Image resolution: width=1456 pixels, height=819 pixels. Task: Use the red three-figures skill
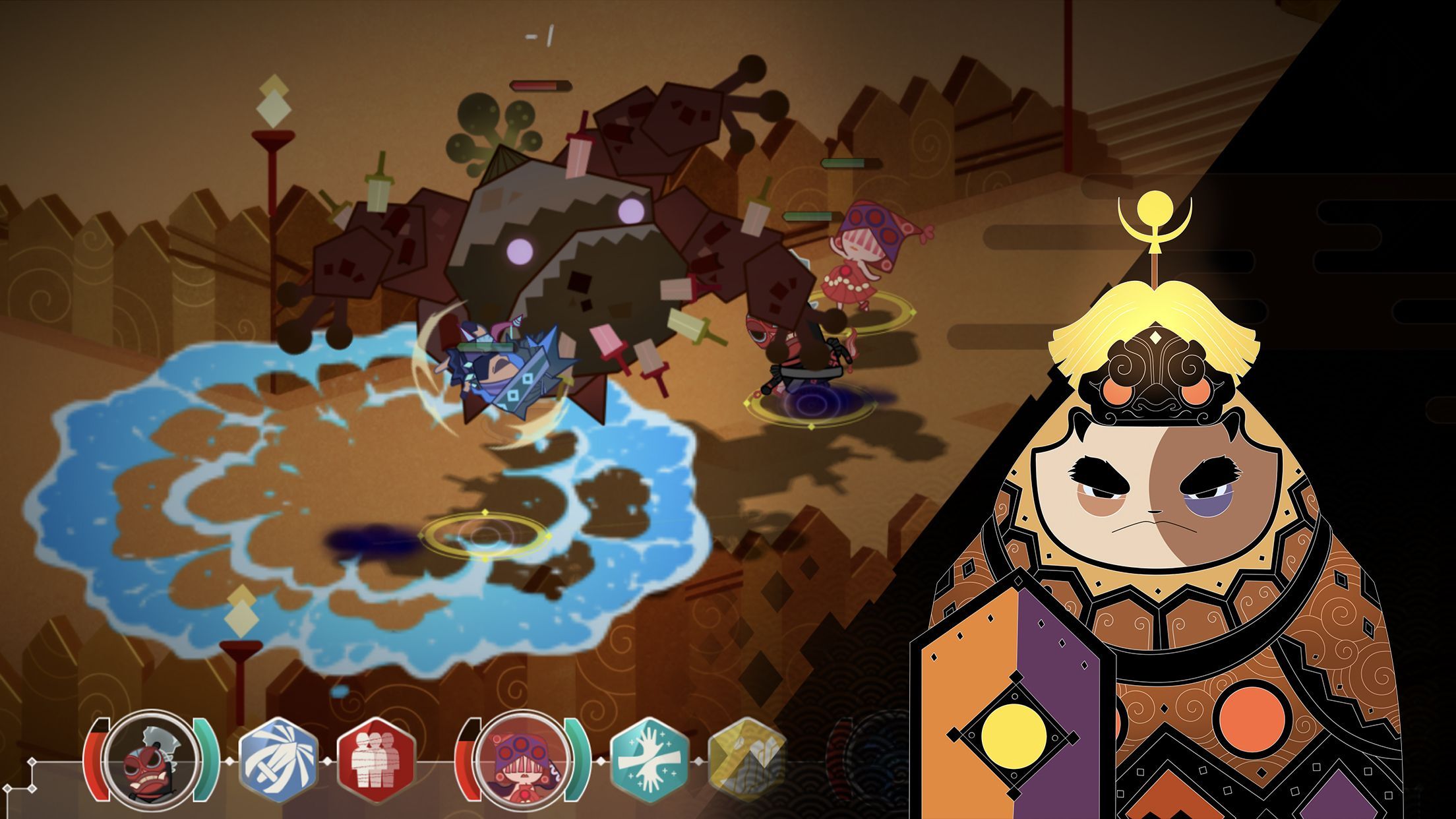coord(375,760)
